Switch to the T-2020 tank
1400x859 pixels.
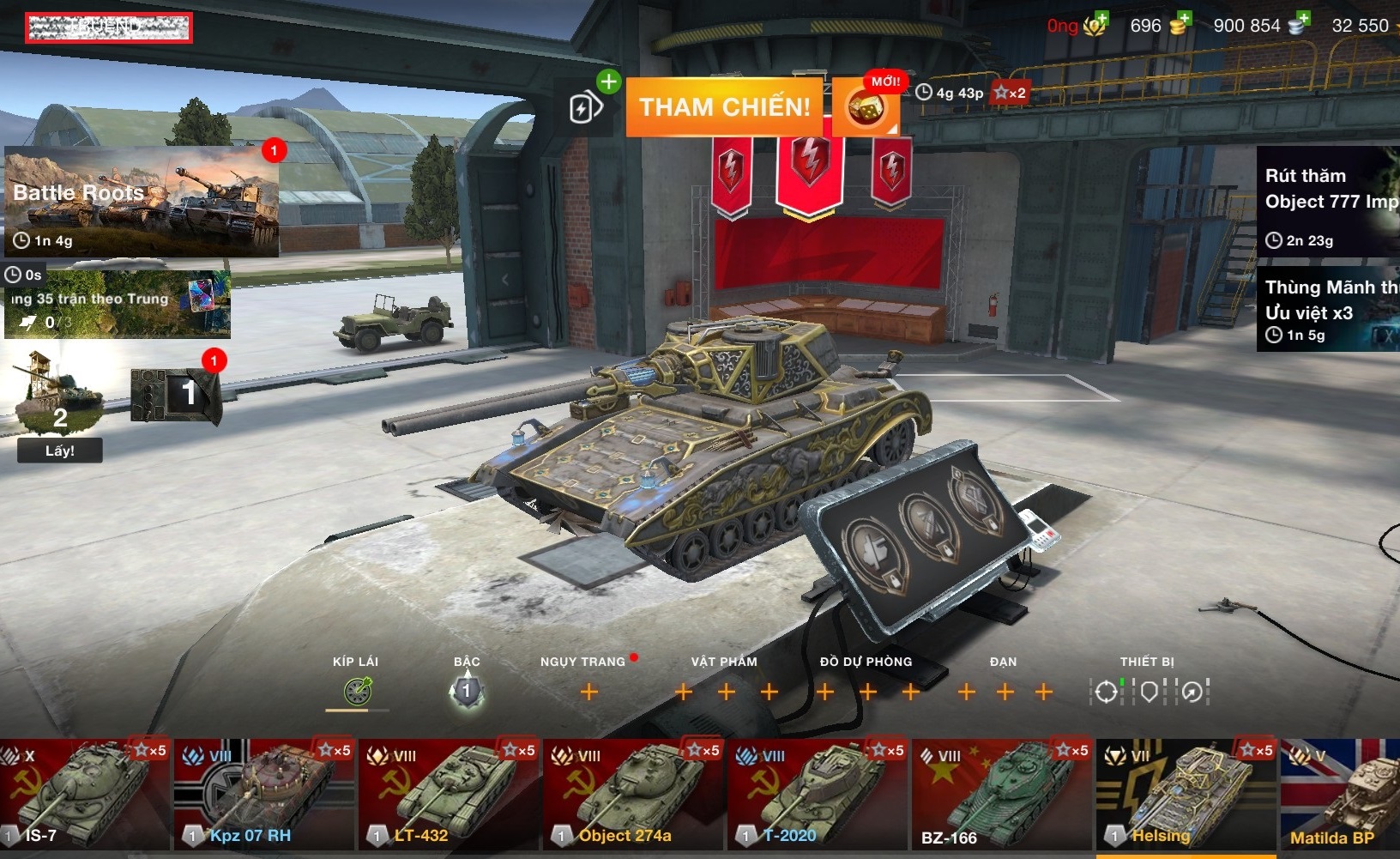click(x=818, y=795)
